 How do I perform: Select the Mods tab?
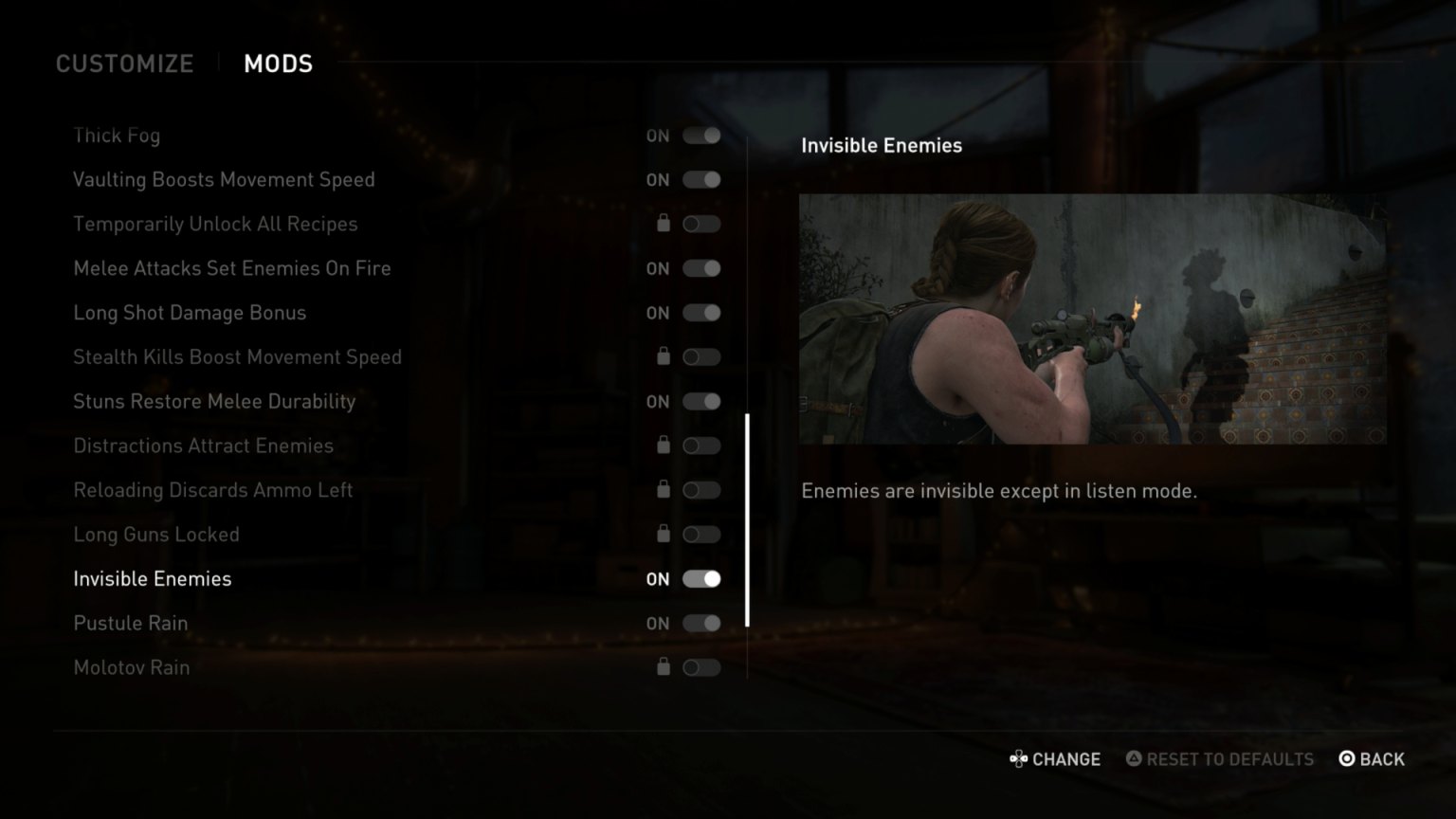click(278, 64)
